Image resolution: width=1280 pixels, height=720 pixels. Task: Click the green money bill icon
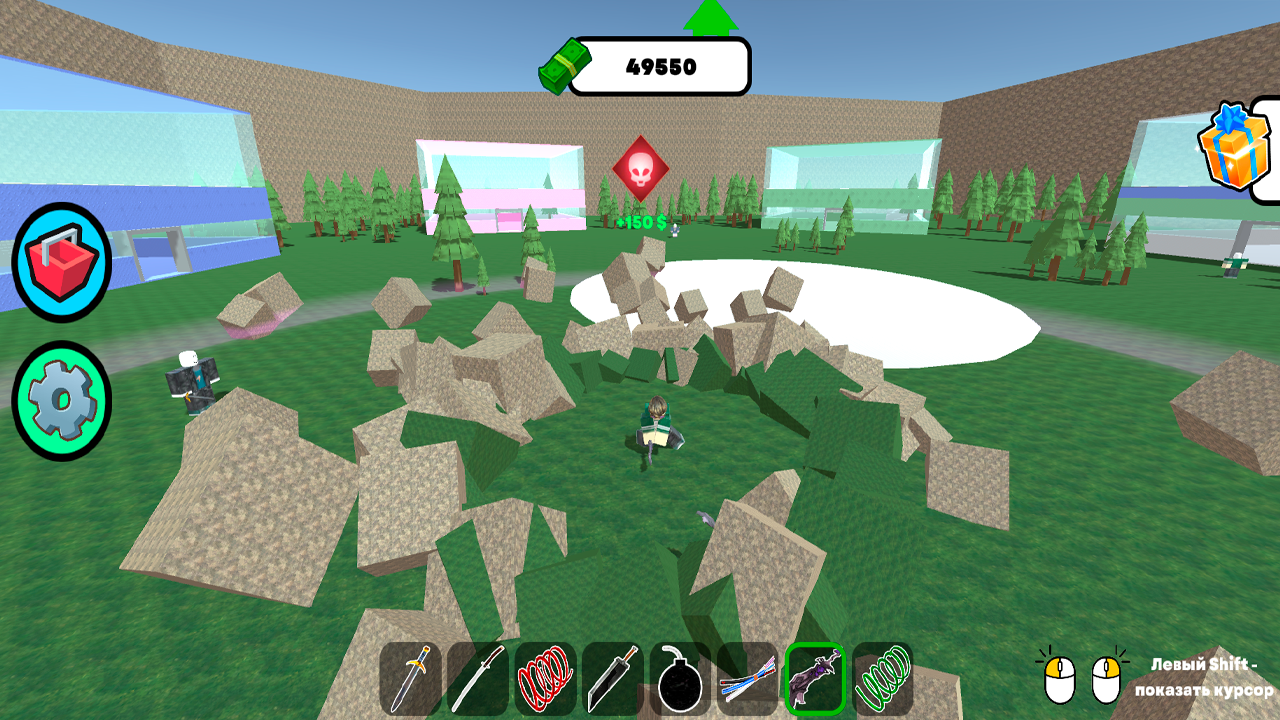pyautogui.click(x=568, y=63)
